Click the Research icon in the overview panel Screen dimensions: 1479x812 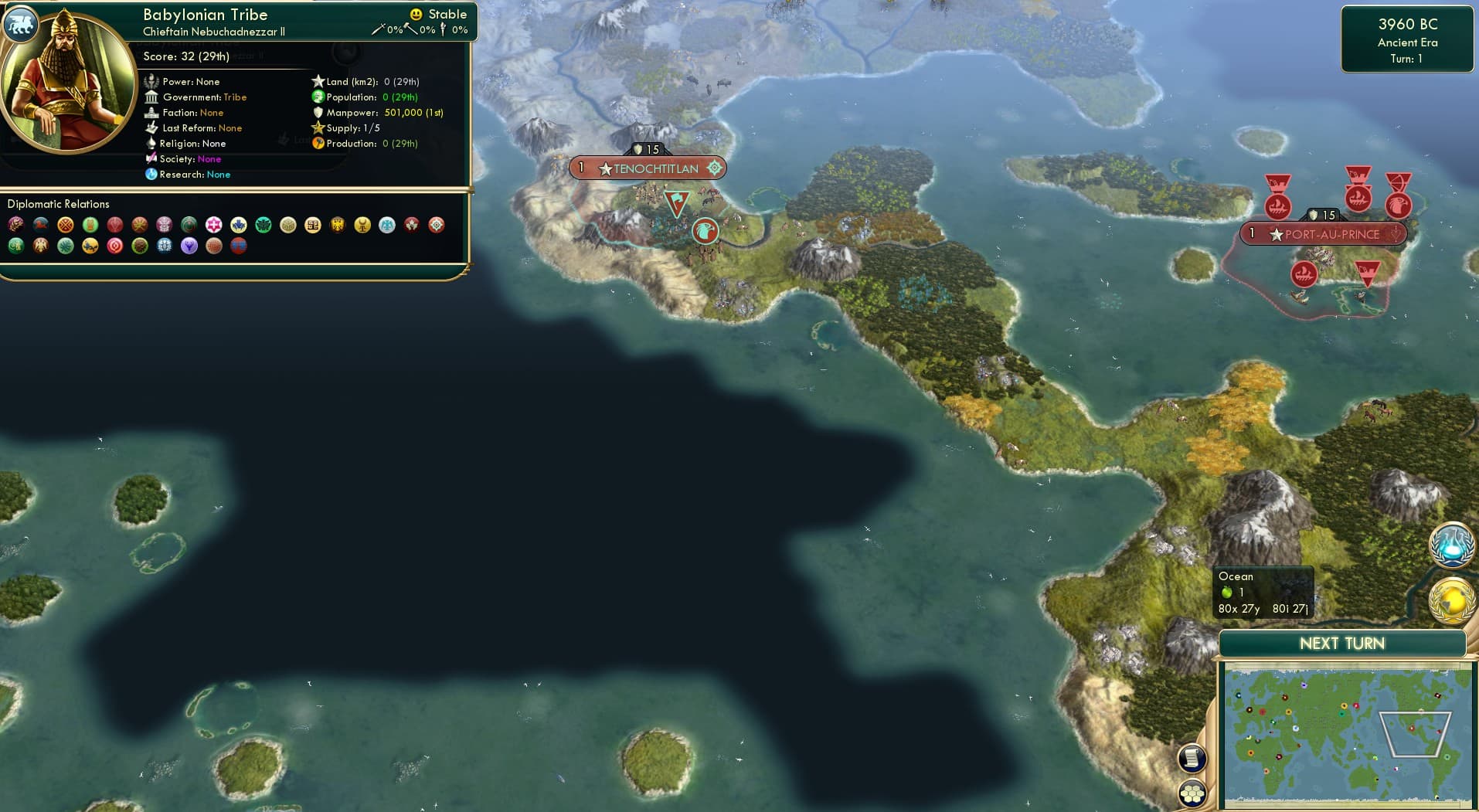pyautogui.click(x=153, y=175)
